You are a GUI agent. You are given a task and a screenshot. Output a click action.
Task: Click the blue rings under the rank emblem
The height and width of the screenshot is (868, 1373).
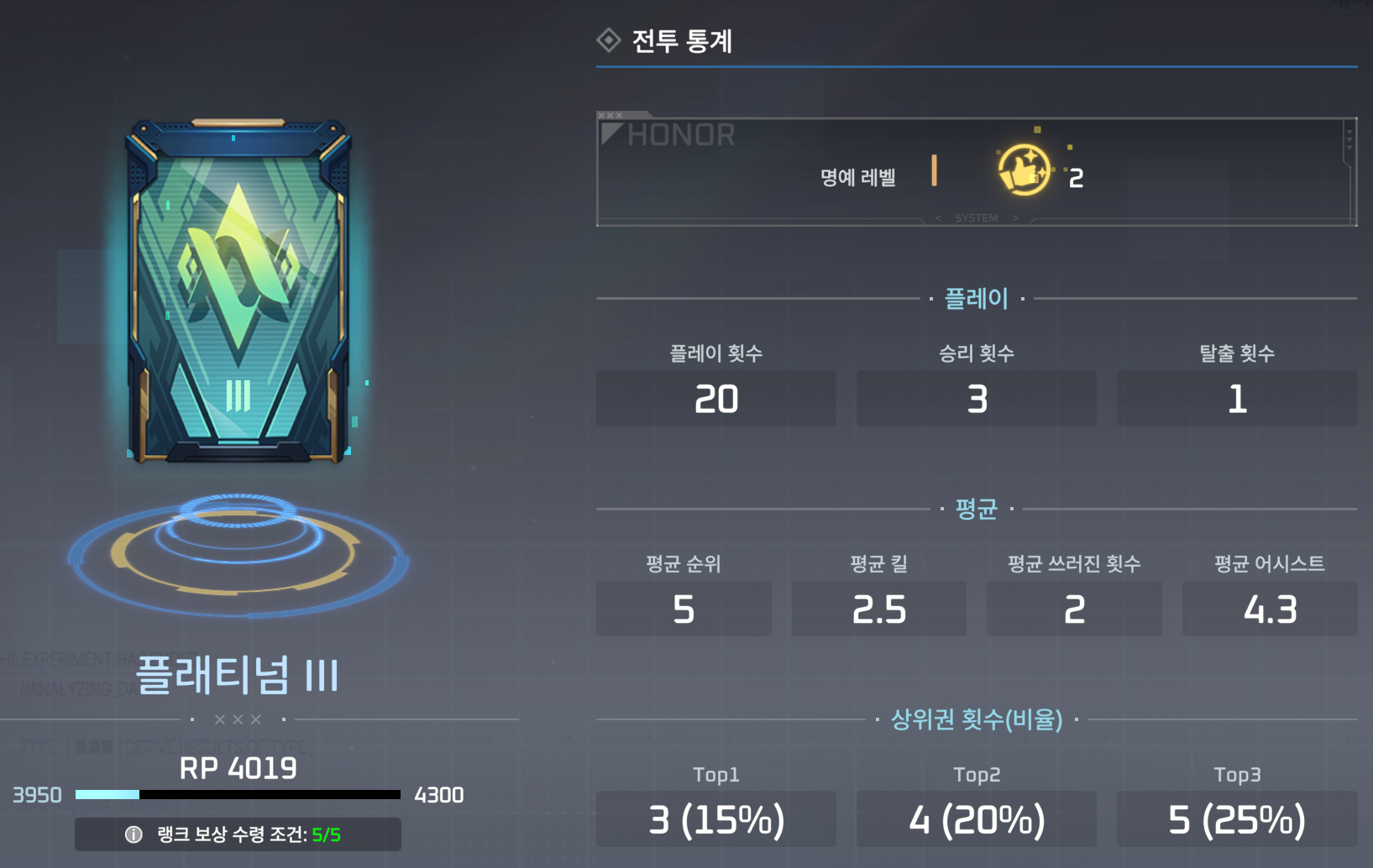[239, 546]
